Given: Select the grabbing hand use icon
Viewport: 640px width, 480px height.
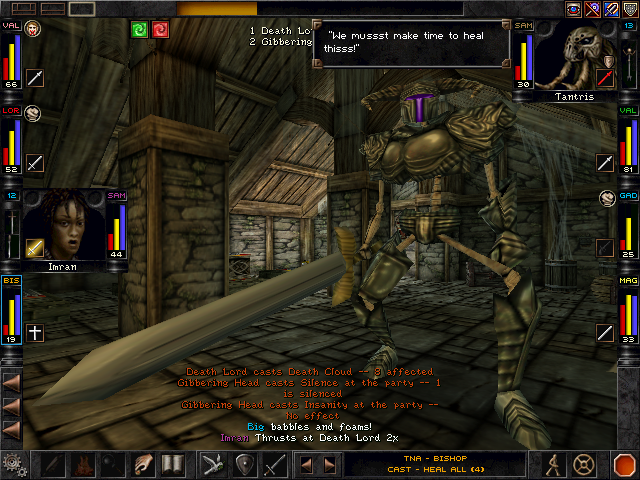Looking at the screenshot, I should coord(145,465).
